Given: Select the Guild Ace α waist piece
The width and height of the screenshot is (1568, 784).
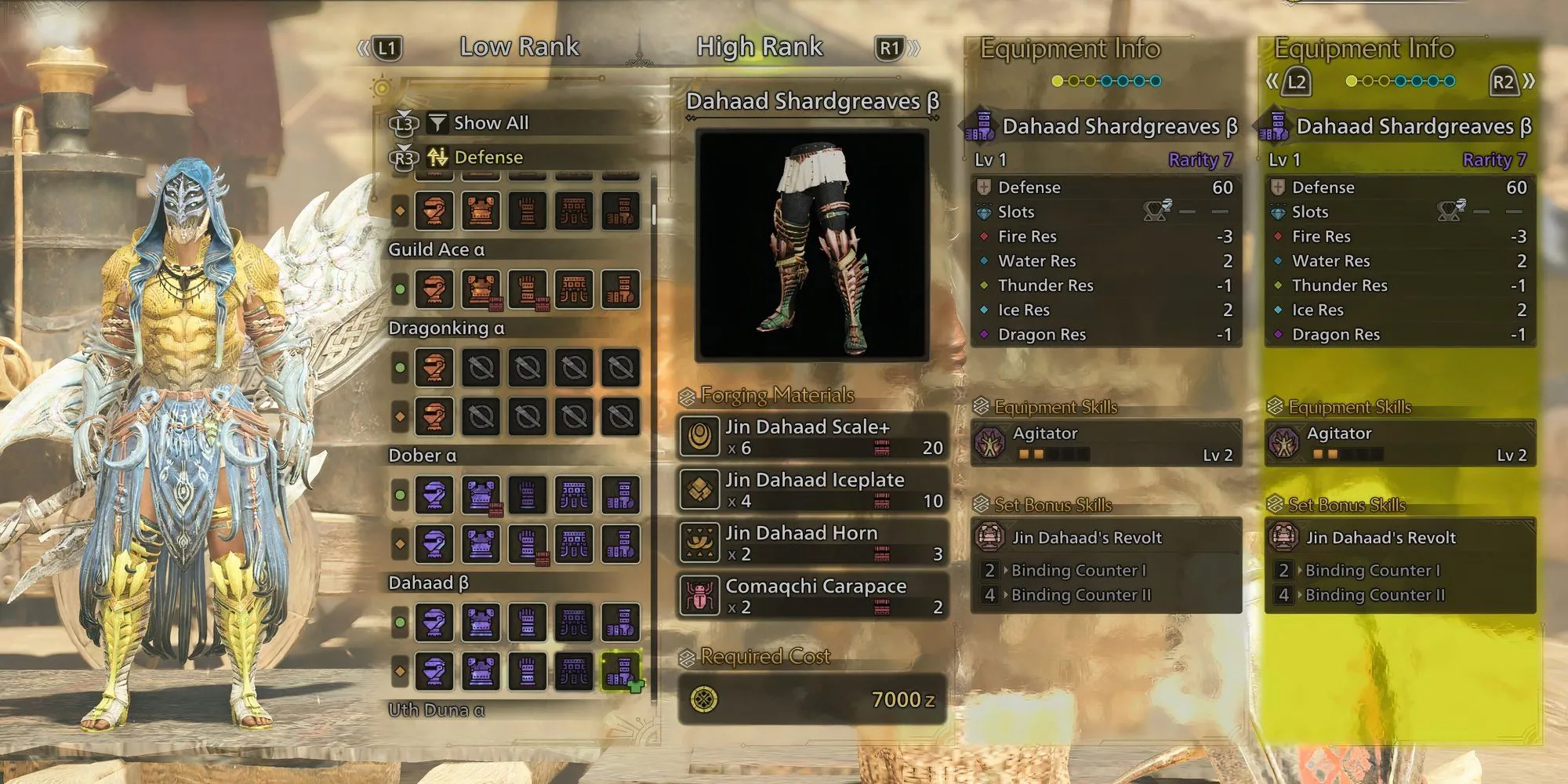Looking at the screenshot, I should (x=575, y=289).
